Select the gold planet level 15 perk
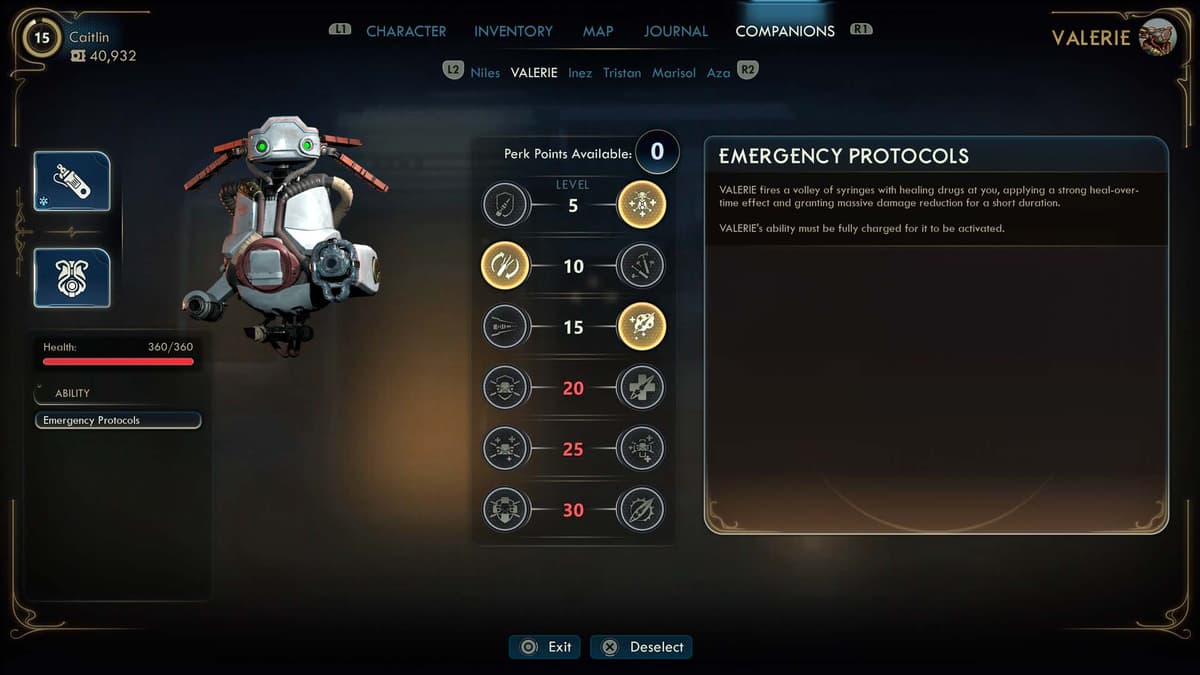The height and width of the screenshot is (675, 1200). click(641, 327)
